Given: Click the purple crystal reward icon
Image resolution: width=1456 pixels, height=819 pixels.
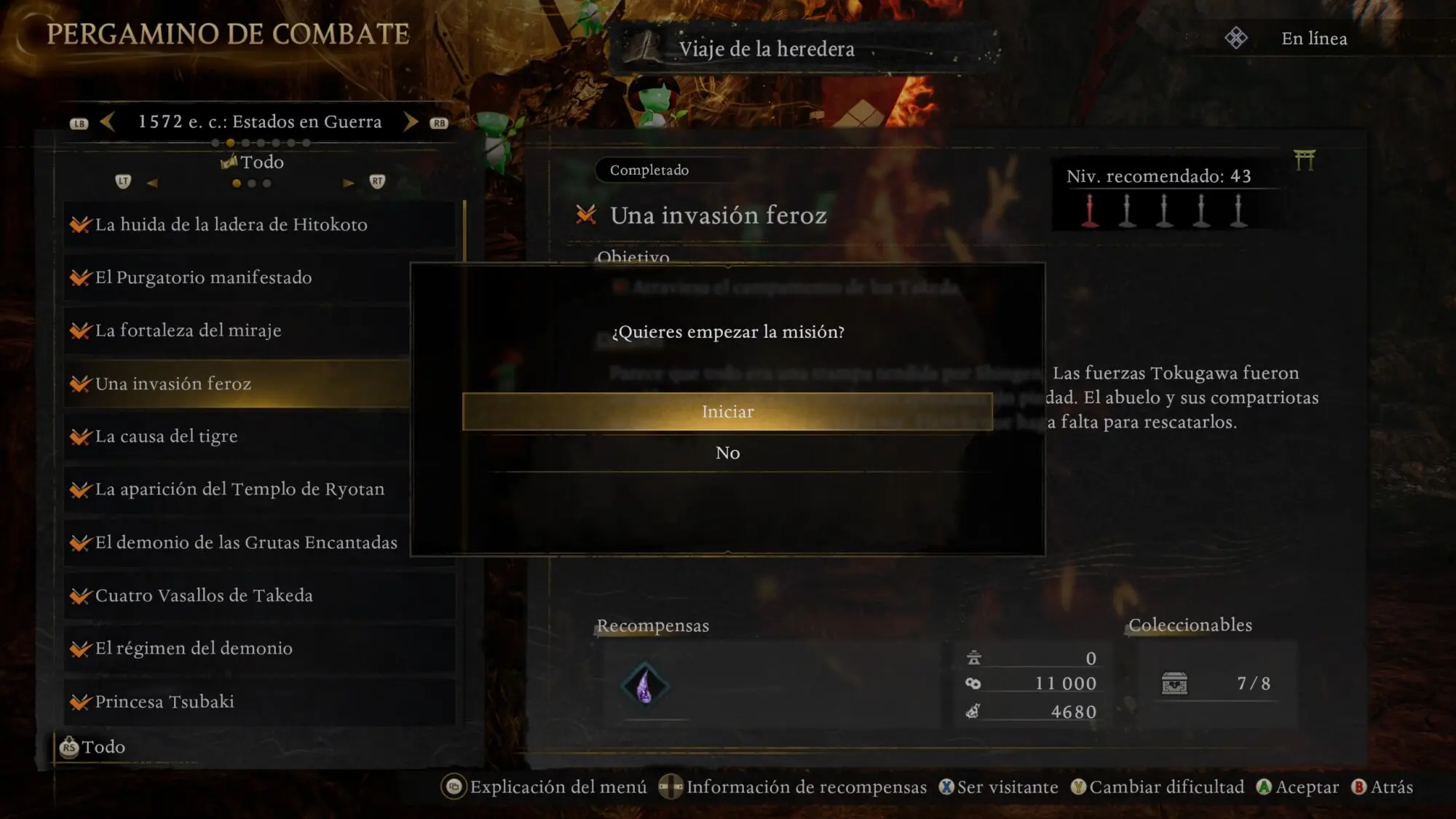Looking at the screenshot, I should 644,685.
